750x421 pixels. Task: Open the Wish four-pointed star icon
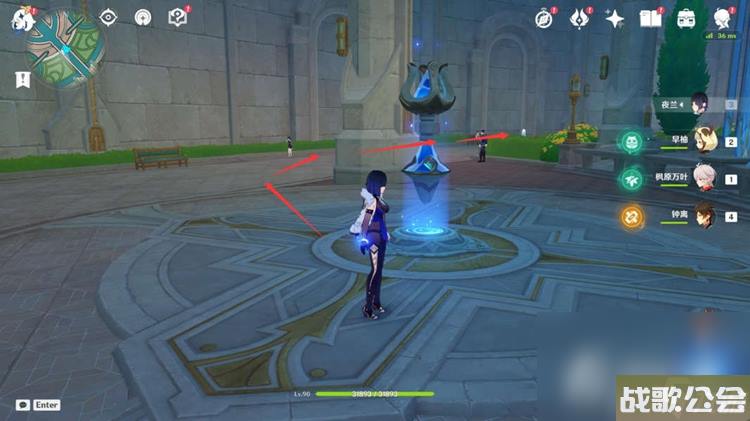615,18
